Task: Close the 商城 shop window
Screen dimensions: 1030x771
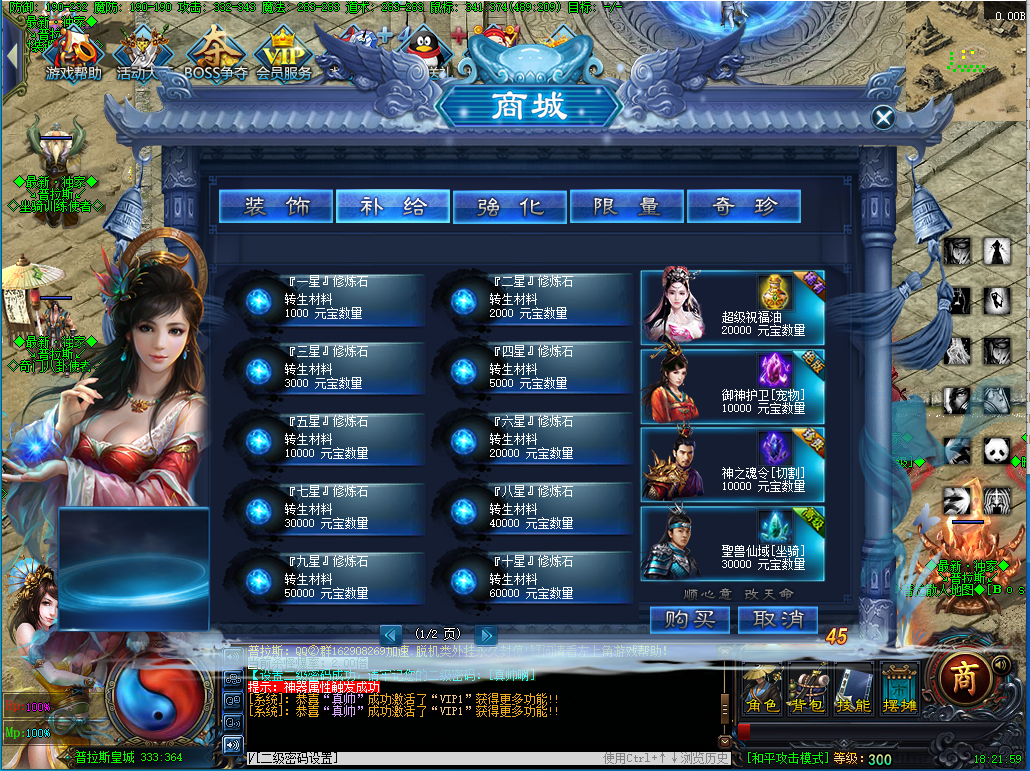Action: [x=883, y=118]
